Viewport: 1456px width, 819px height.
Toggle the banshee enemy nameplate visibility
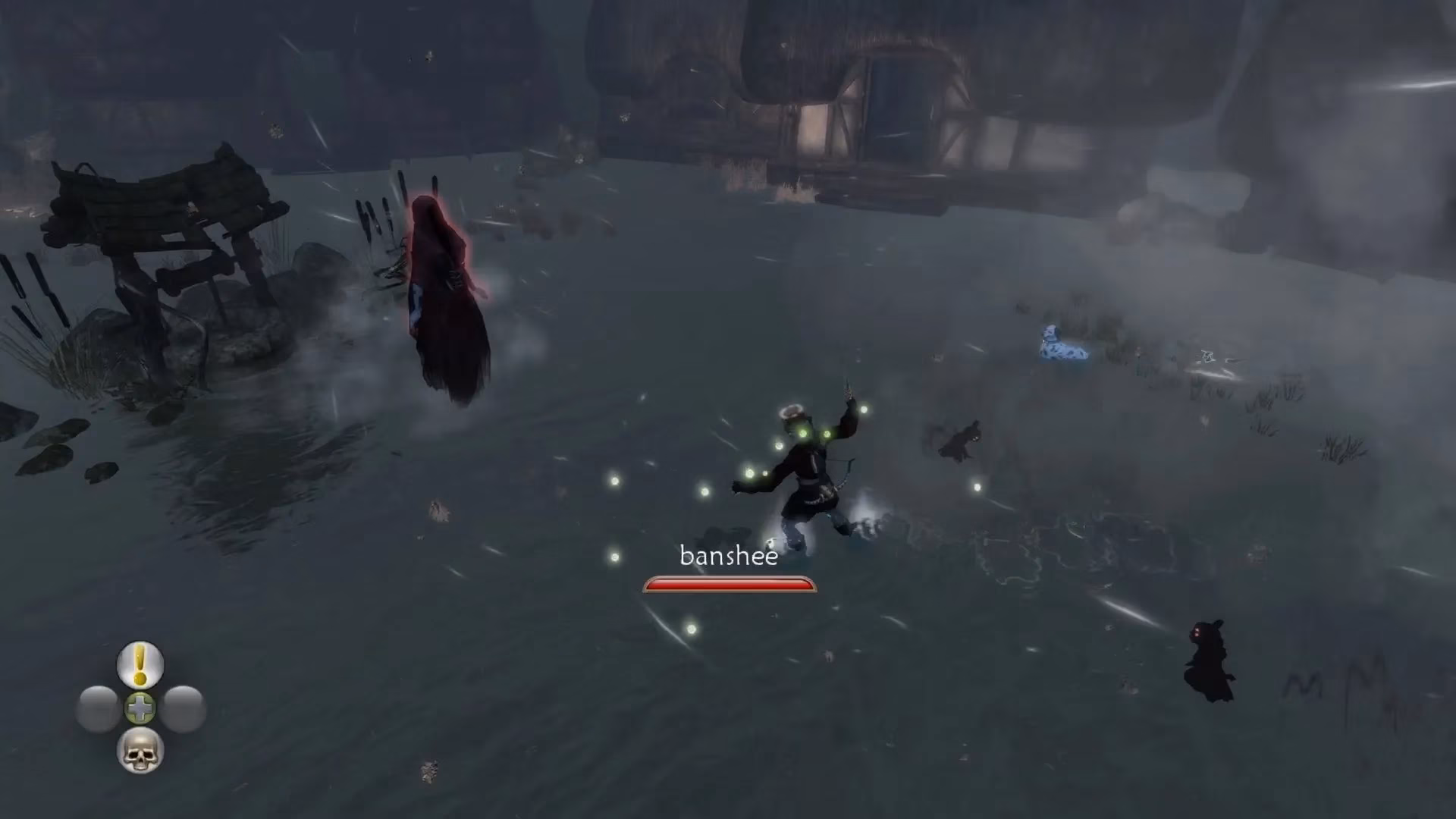point(728,556)
